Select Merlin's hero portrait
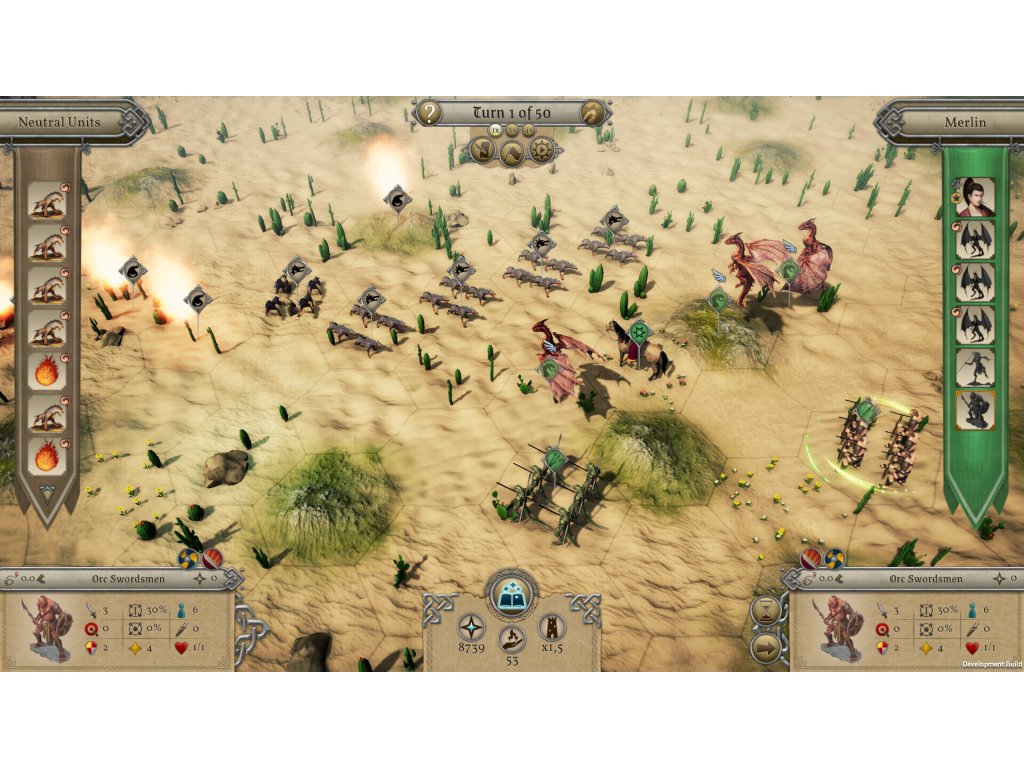Viewport: 1024px width, 768px height. click(974, 197)
